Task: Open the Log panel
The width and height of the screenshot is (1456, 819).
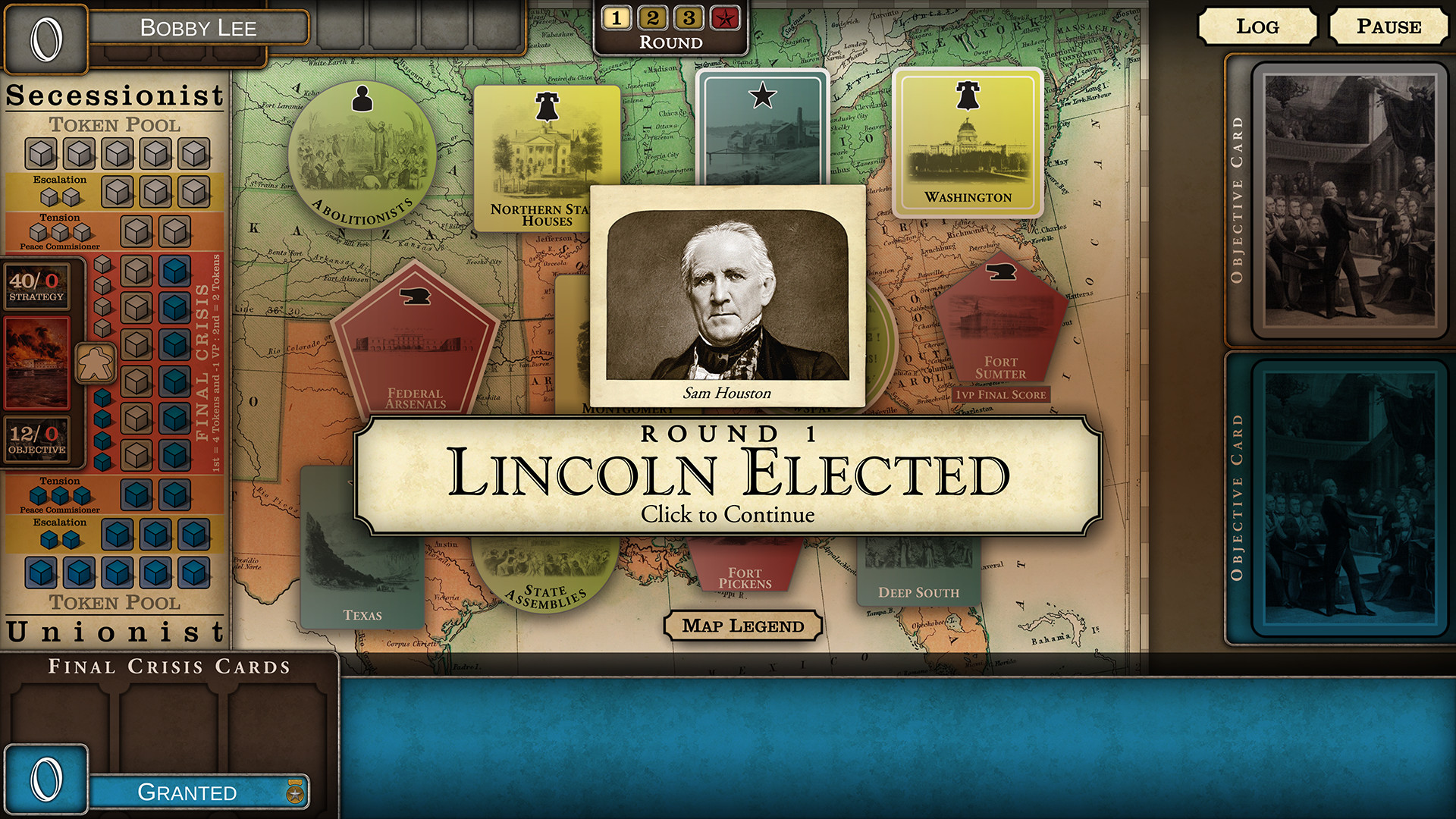Action: pyautogui.click(x=1258, y=27)
